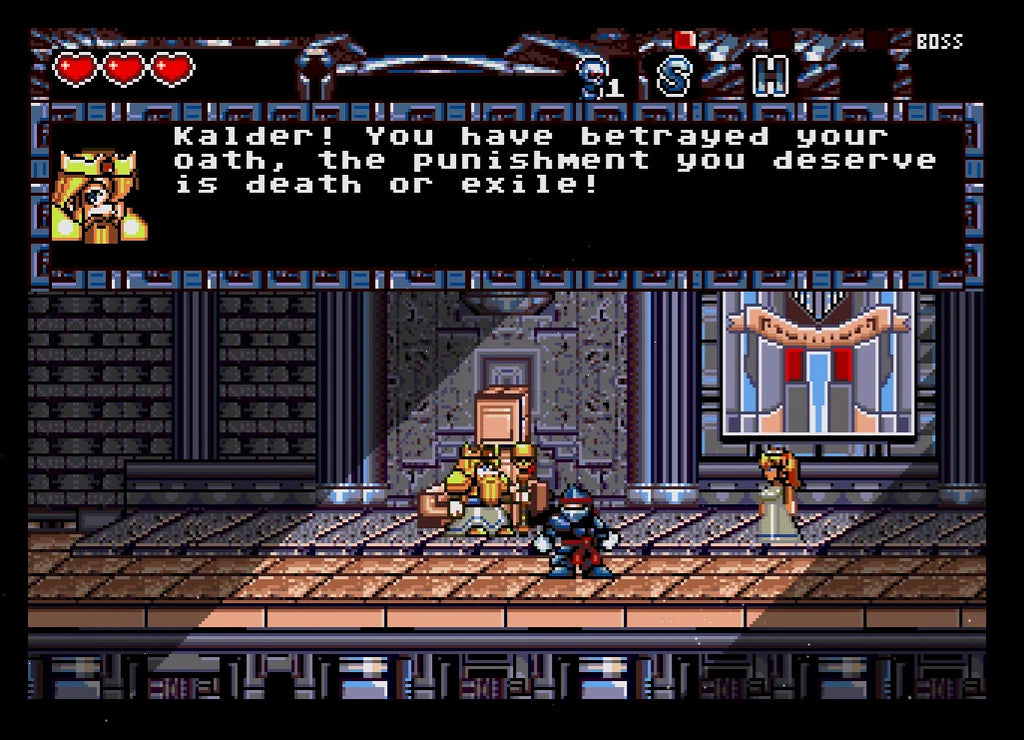The width and height of the screenshot is (1024, 740).
Task: Click the crowned king speaker portrait
Action: (99, 196)
